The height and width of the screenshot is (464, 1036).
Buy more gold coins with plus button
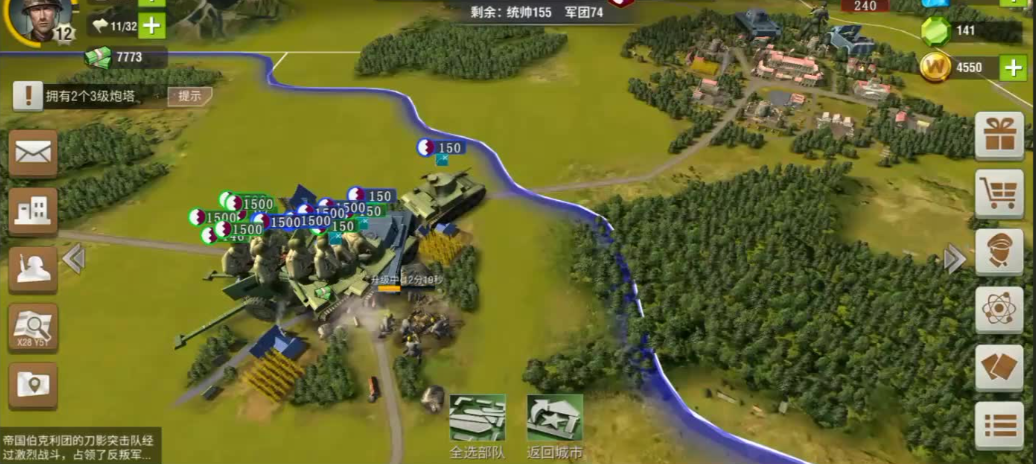[x=1012, y=68]
